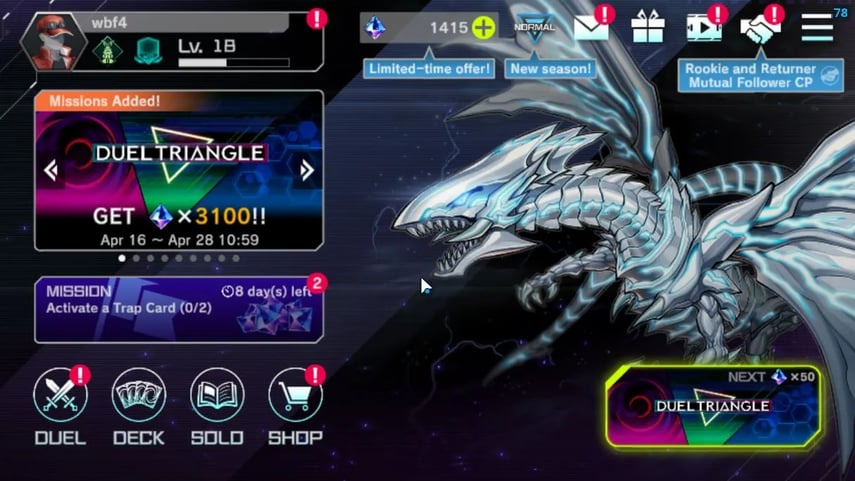Open the gift box icon
The width and height of the screenshot is (855, 481).
tap(648, 28)
